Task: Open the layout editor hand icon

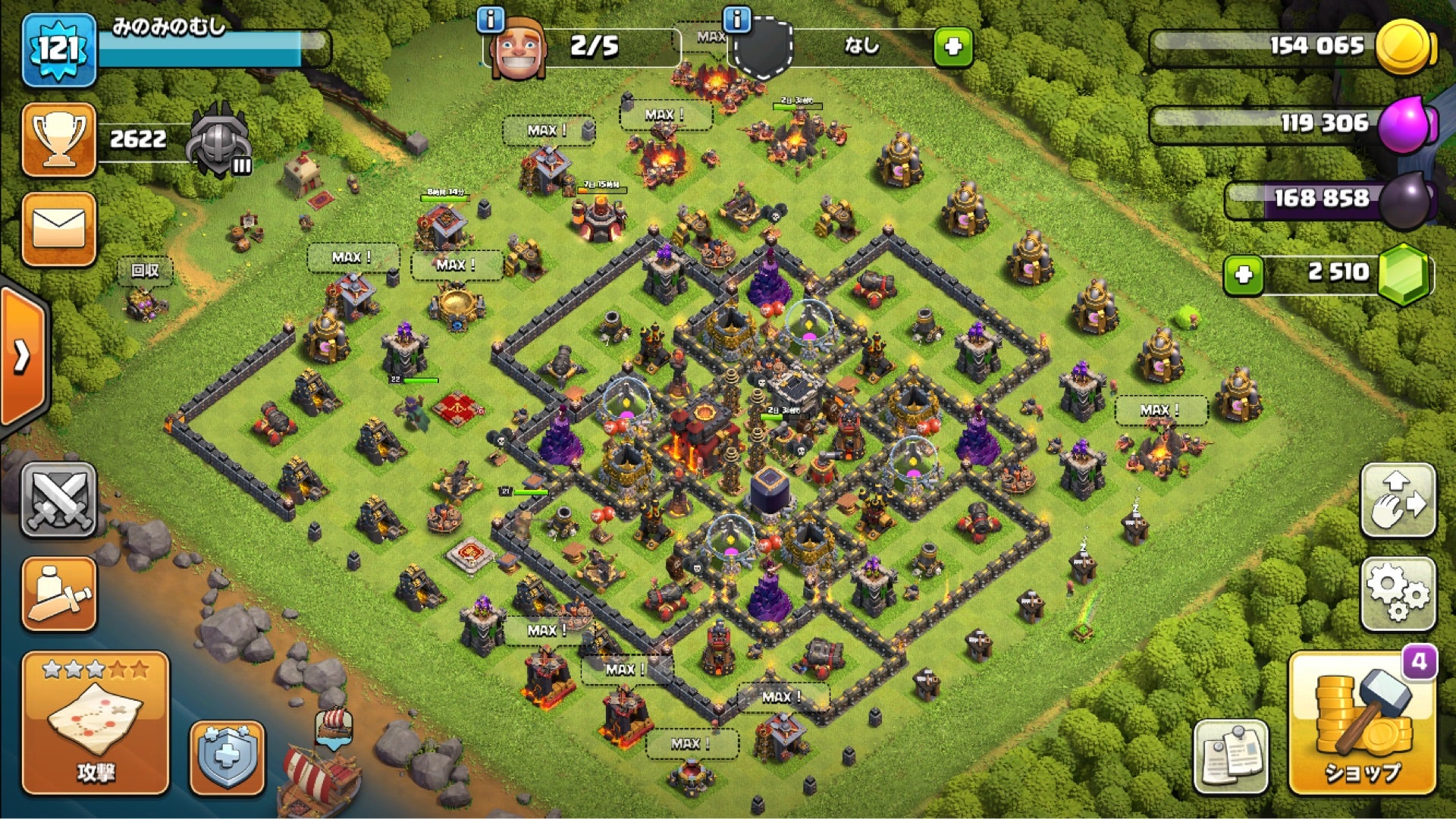Action: (1398, 500)
